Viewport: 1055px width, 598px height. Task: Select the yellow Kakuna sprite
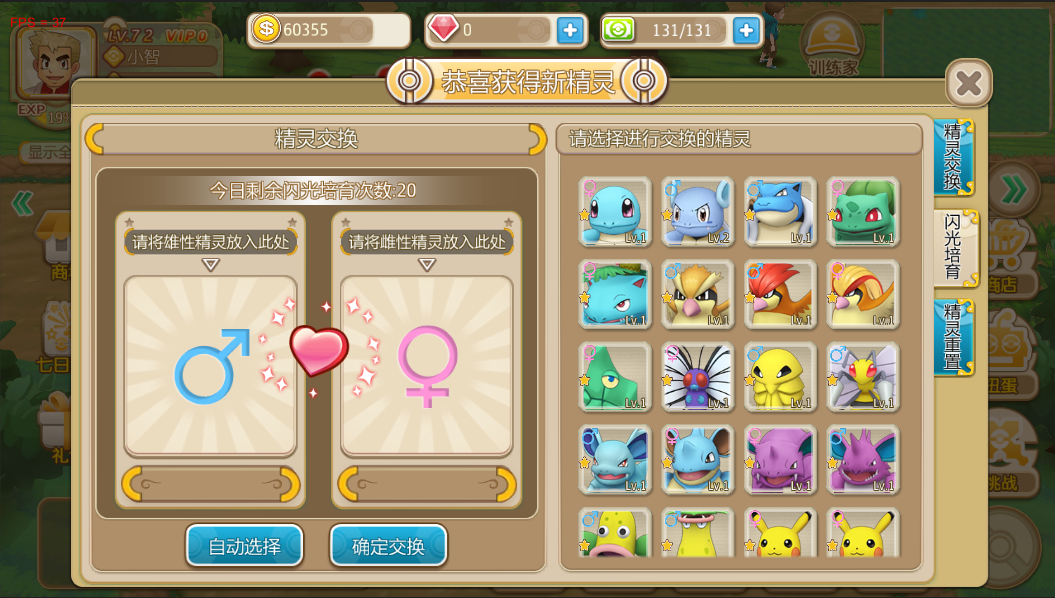pos(781,377)
